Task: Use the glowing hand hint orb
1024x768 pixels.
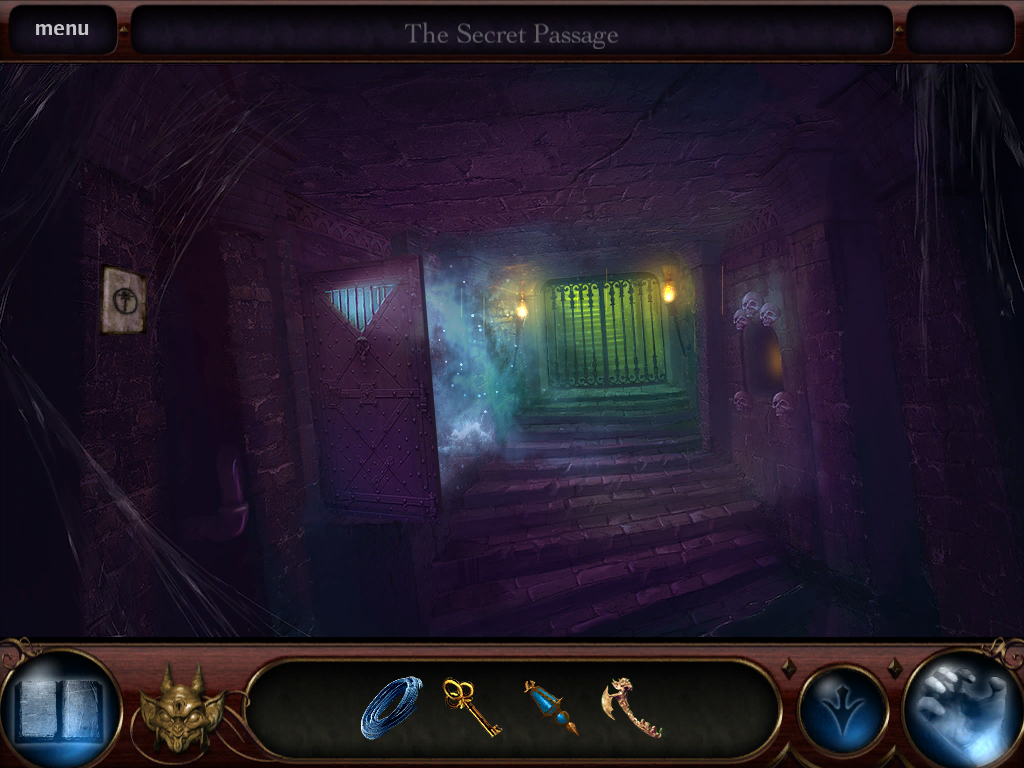Action: 961,708
